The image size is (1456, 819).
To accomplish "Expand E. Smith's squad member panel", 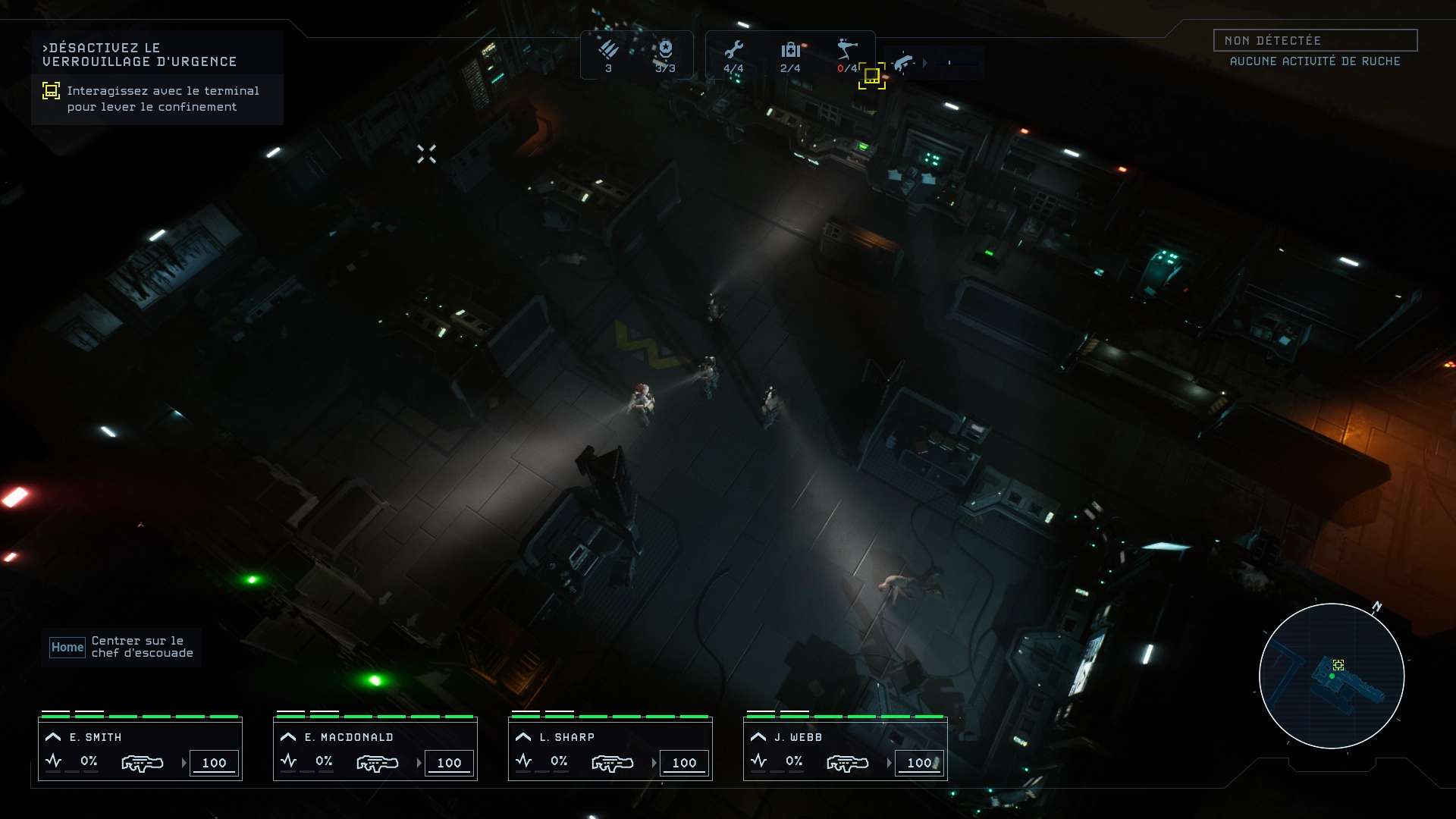I will (x=53, y=736).
